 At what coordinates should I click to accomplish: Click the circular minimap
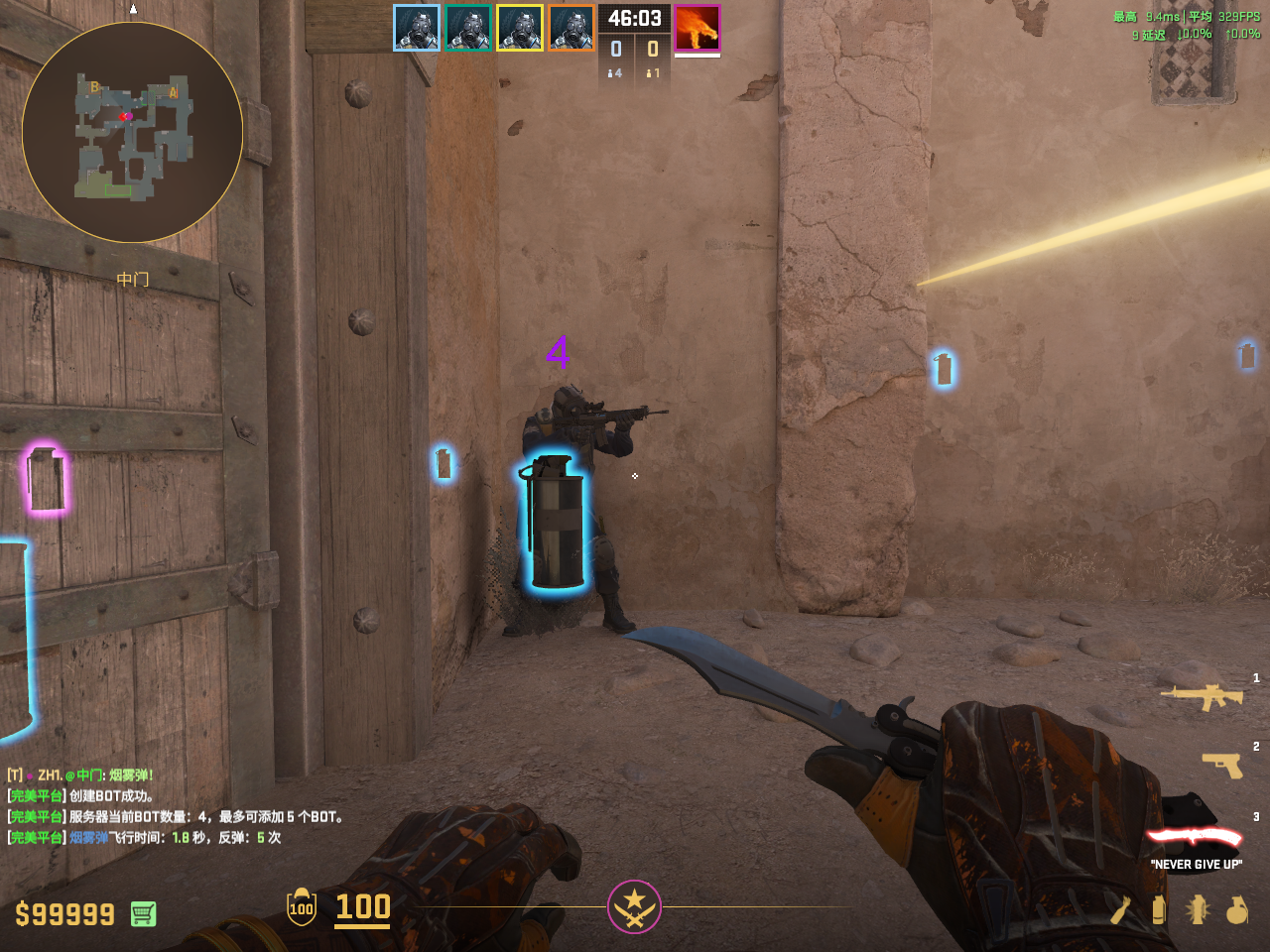pyautogui.click(x=132, y=132)
